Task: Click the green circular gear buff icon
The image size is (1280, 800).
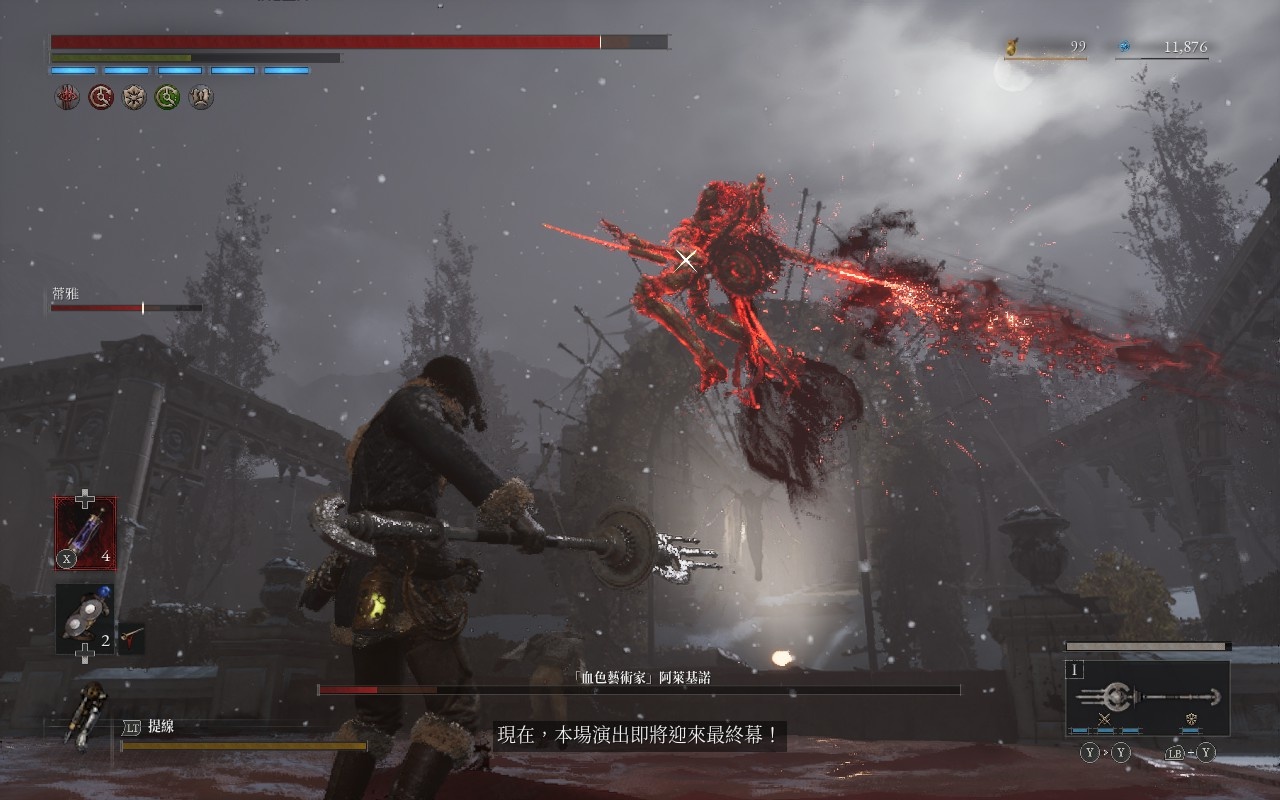Action: coord(167,97)
